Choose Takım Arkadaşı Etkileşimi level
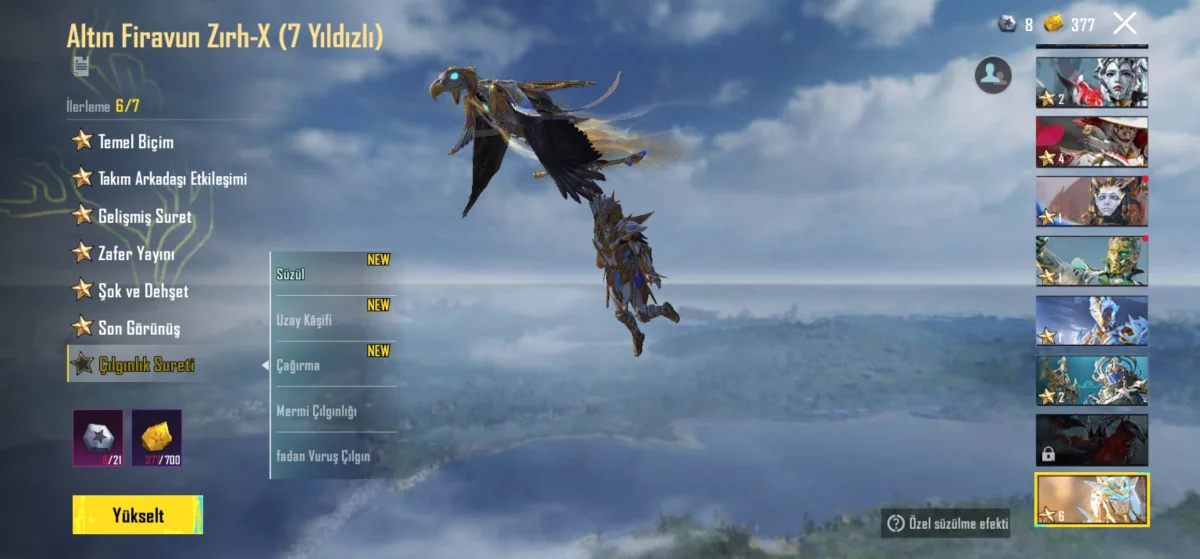Screen dimensions: 1200x559 [160, 179]
